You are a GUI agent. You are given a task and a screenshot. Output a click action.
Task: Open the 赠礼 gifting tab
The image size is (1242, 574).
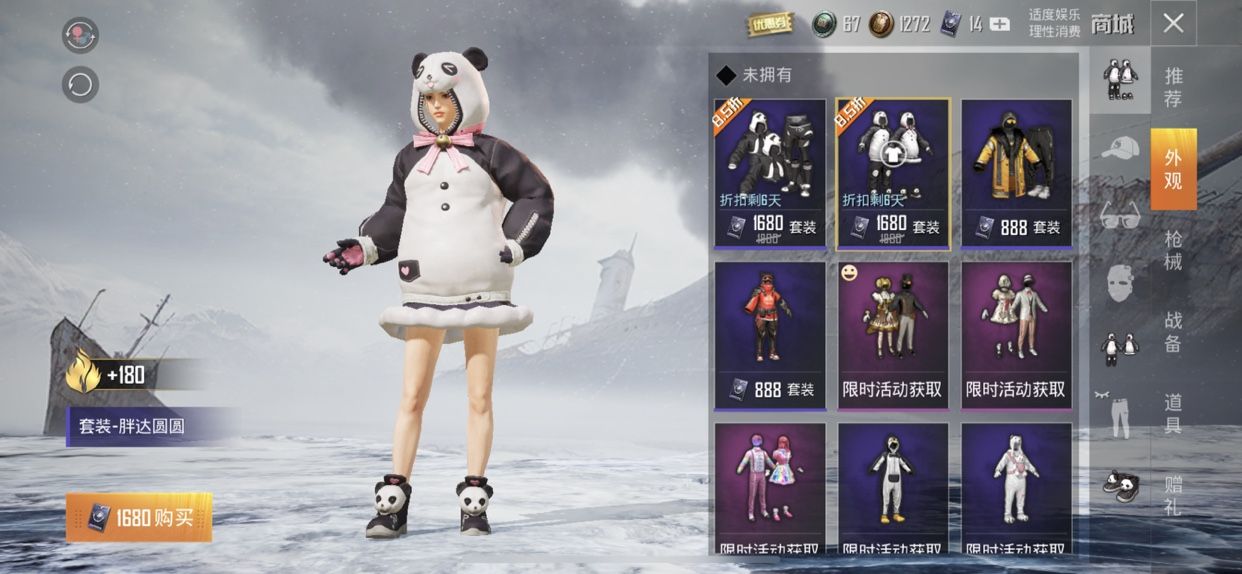(x=1173, y=495)
